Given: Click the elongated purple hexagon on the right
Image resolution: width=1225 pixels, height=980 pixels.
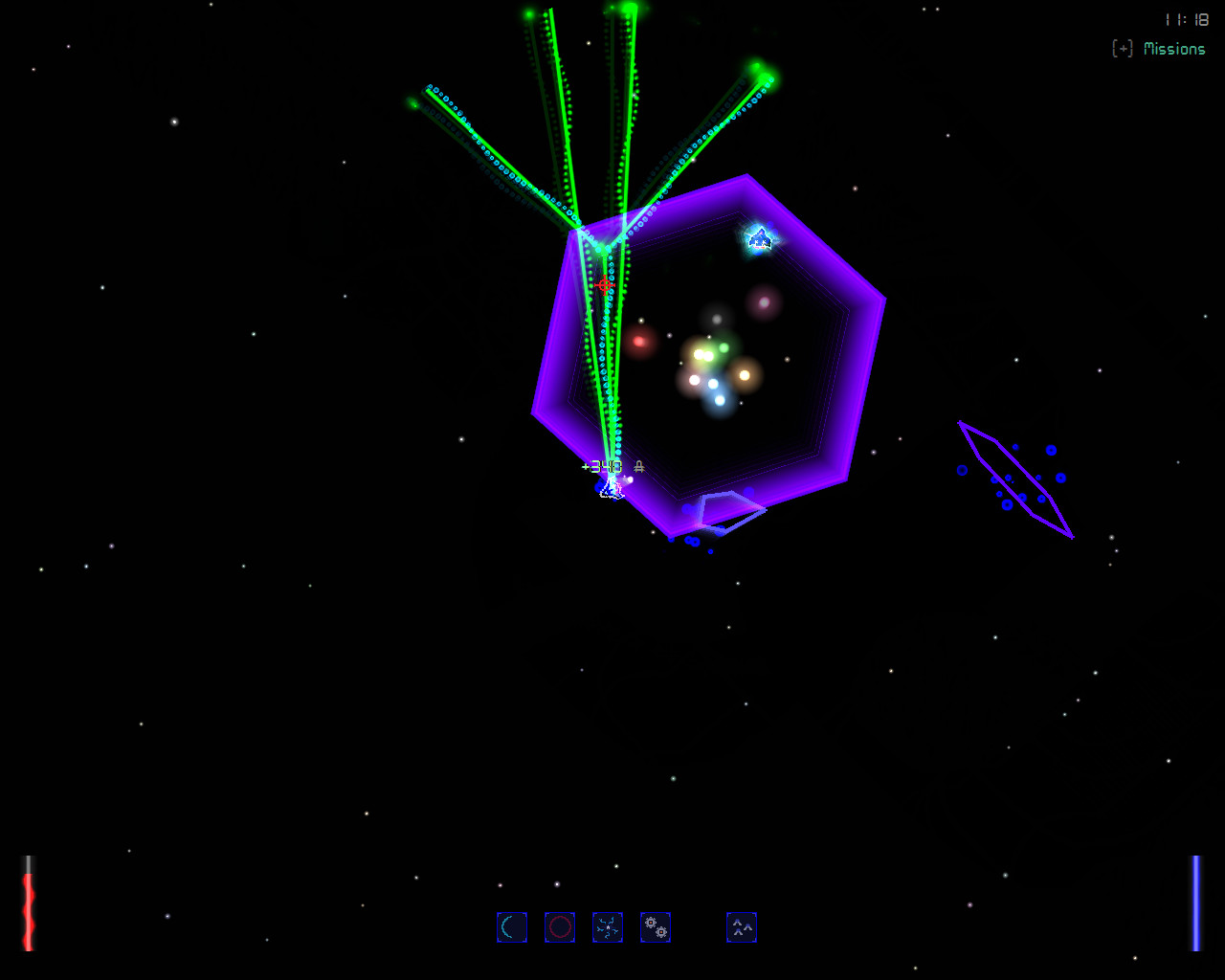Looking at the screenshot, I should 1014,479.
